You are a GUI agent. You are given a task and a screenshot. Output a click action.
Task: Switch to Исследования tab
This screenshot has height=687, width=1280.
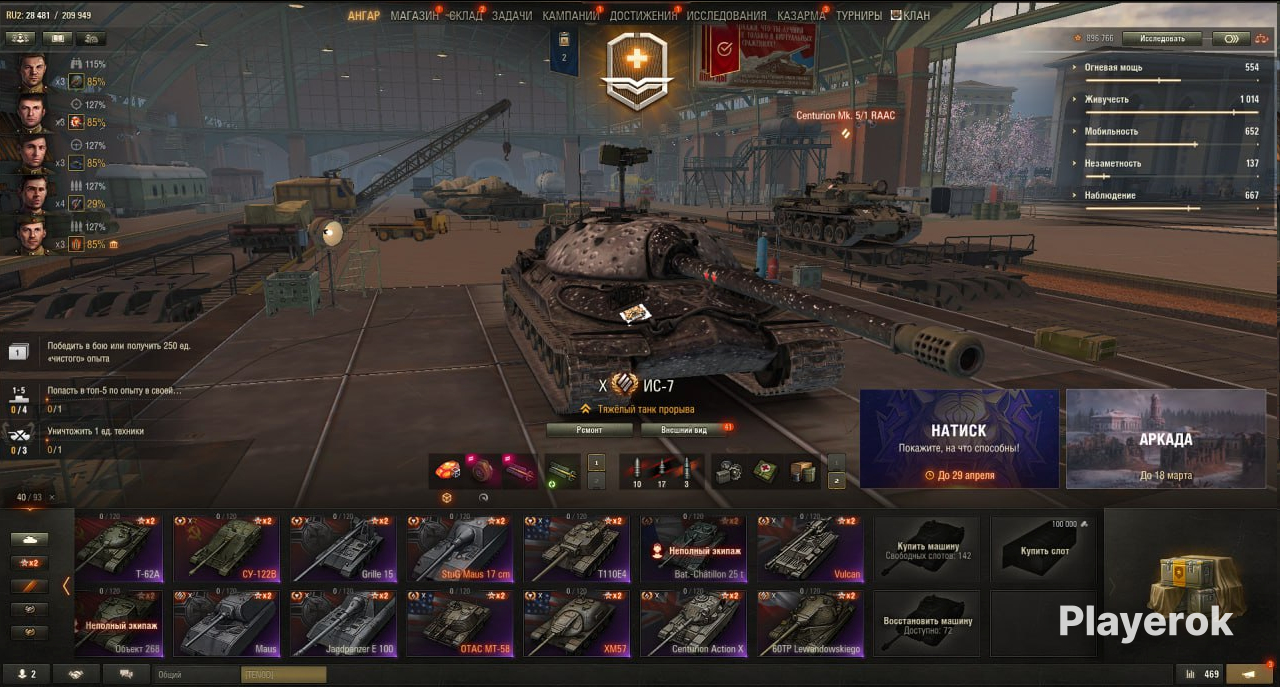click(727, 16)
